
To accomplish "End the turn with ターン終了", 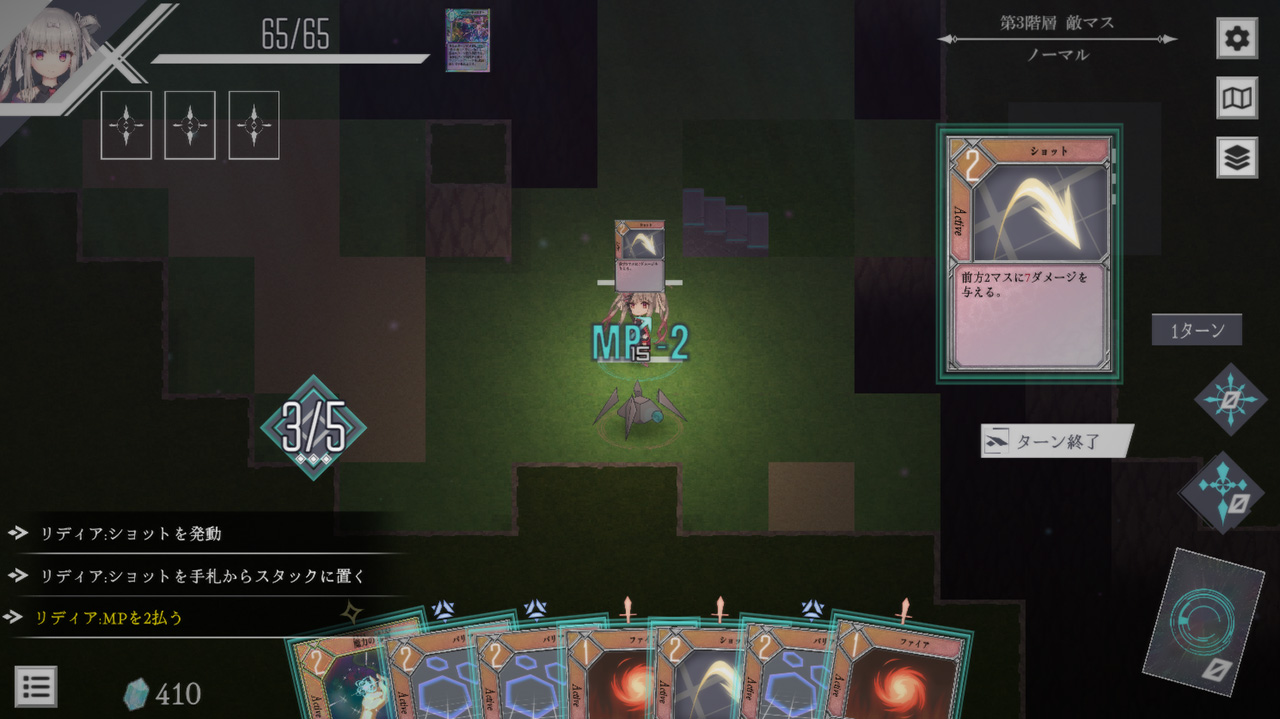I will [x=1058, y=441].
